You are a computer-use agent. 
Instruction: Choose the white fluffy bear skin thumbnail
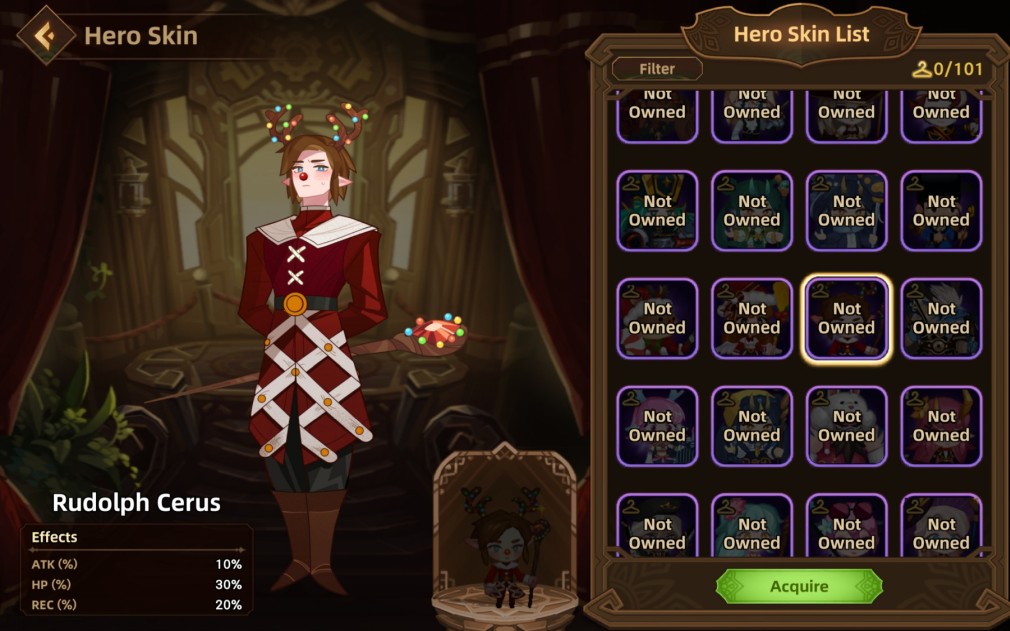pyautogui.click(x=846, y=426)
